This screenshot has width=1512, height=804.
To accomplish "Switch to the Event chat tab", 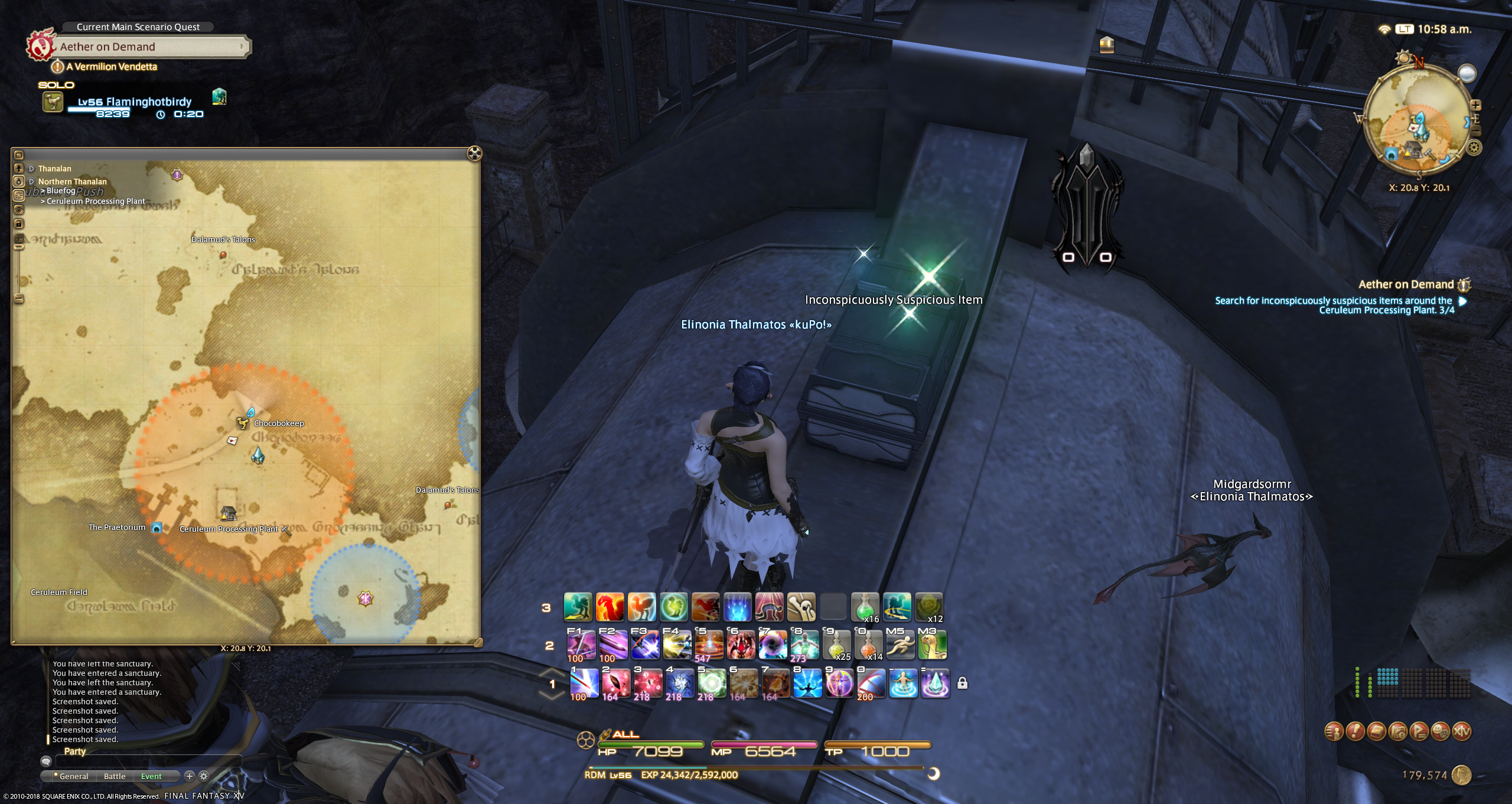I will pos(151,776).
